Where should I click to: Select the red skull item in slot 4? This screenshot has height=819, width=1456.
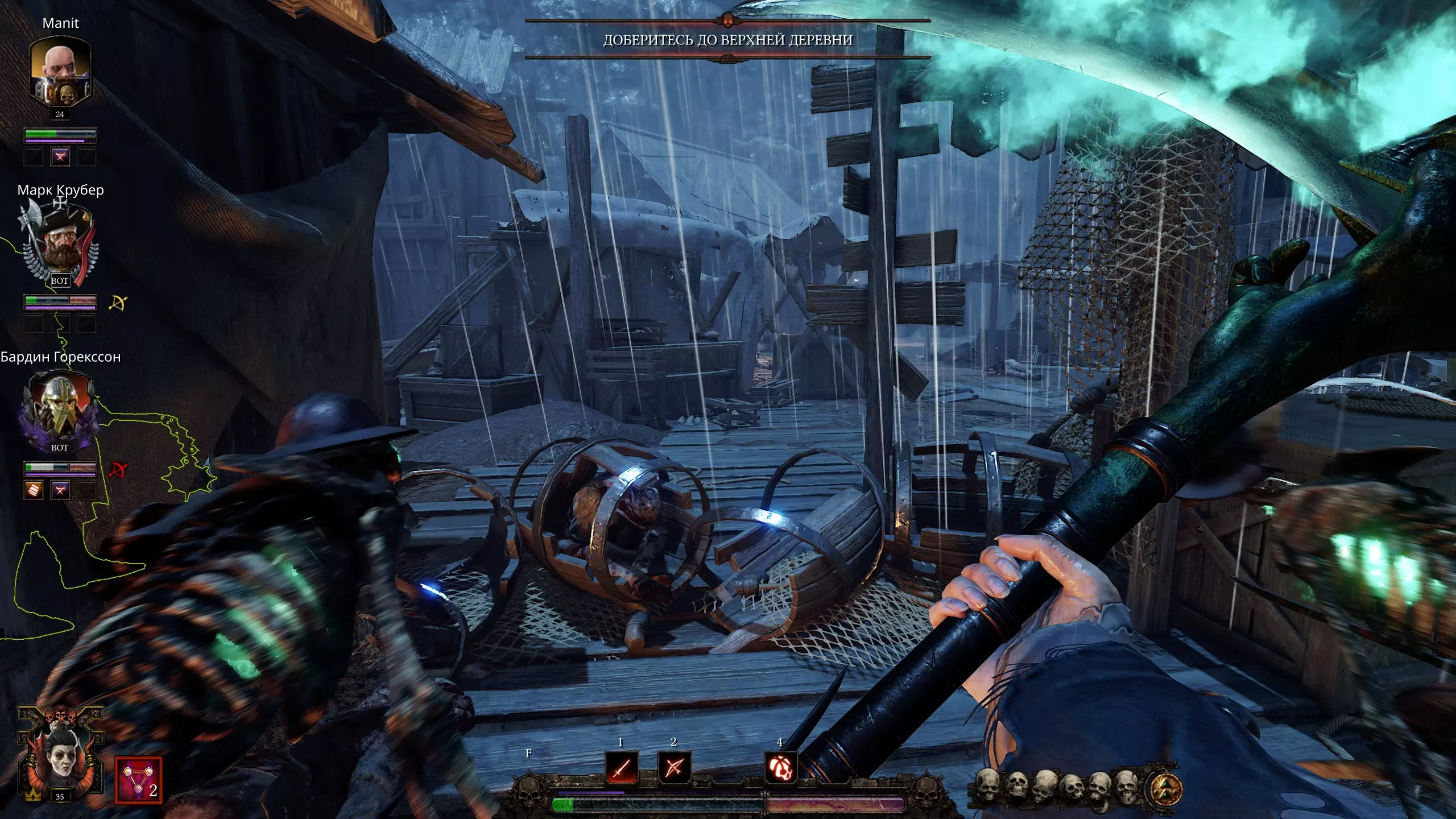coord(780,768)
